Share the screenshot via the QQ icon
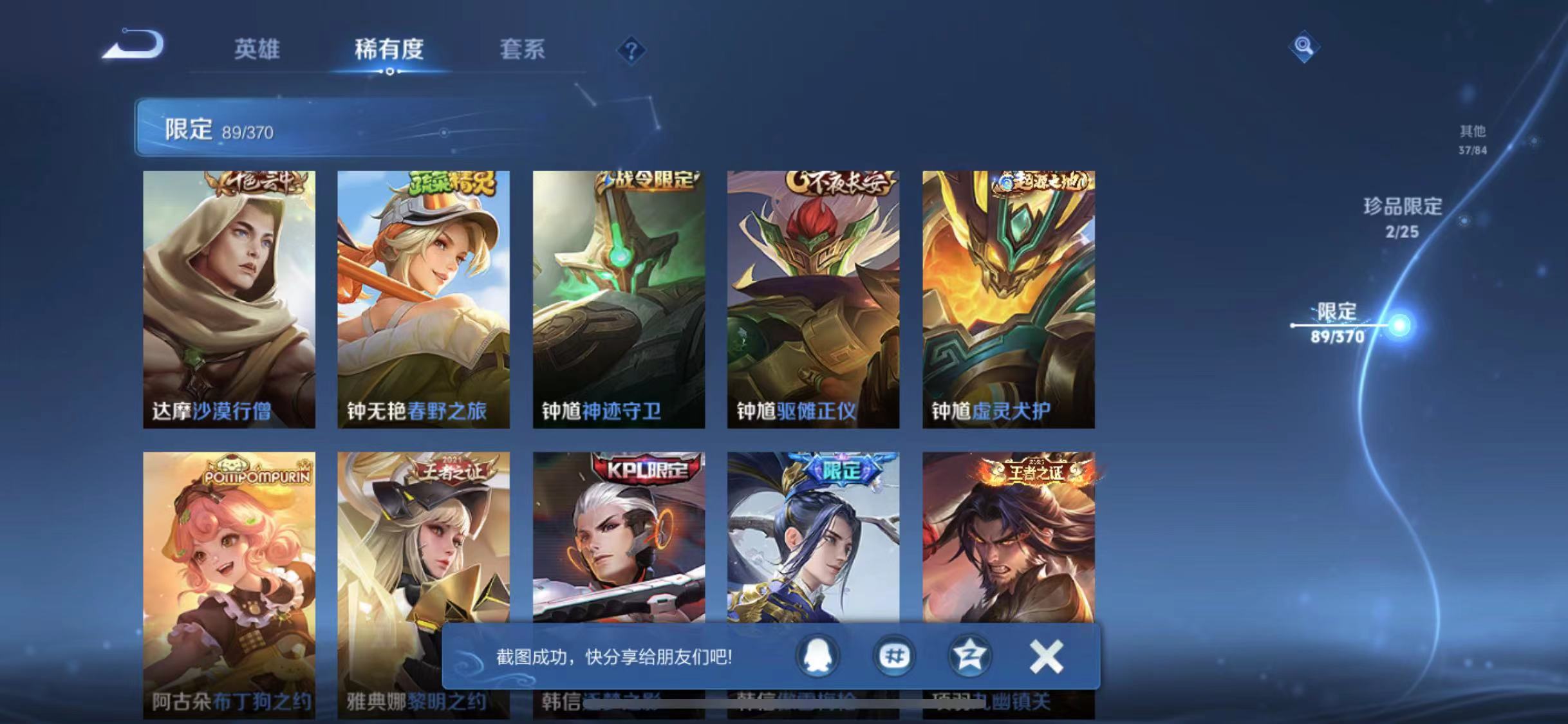This screenshot has width=1568, height=724. pyautogui.click(x=817, y=655)
